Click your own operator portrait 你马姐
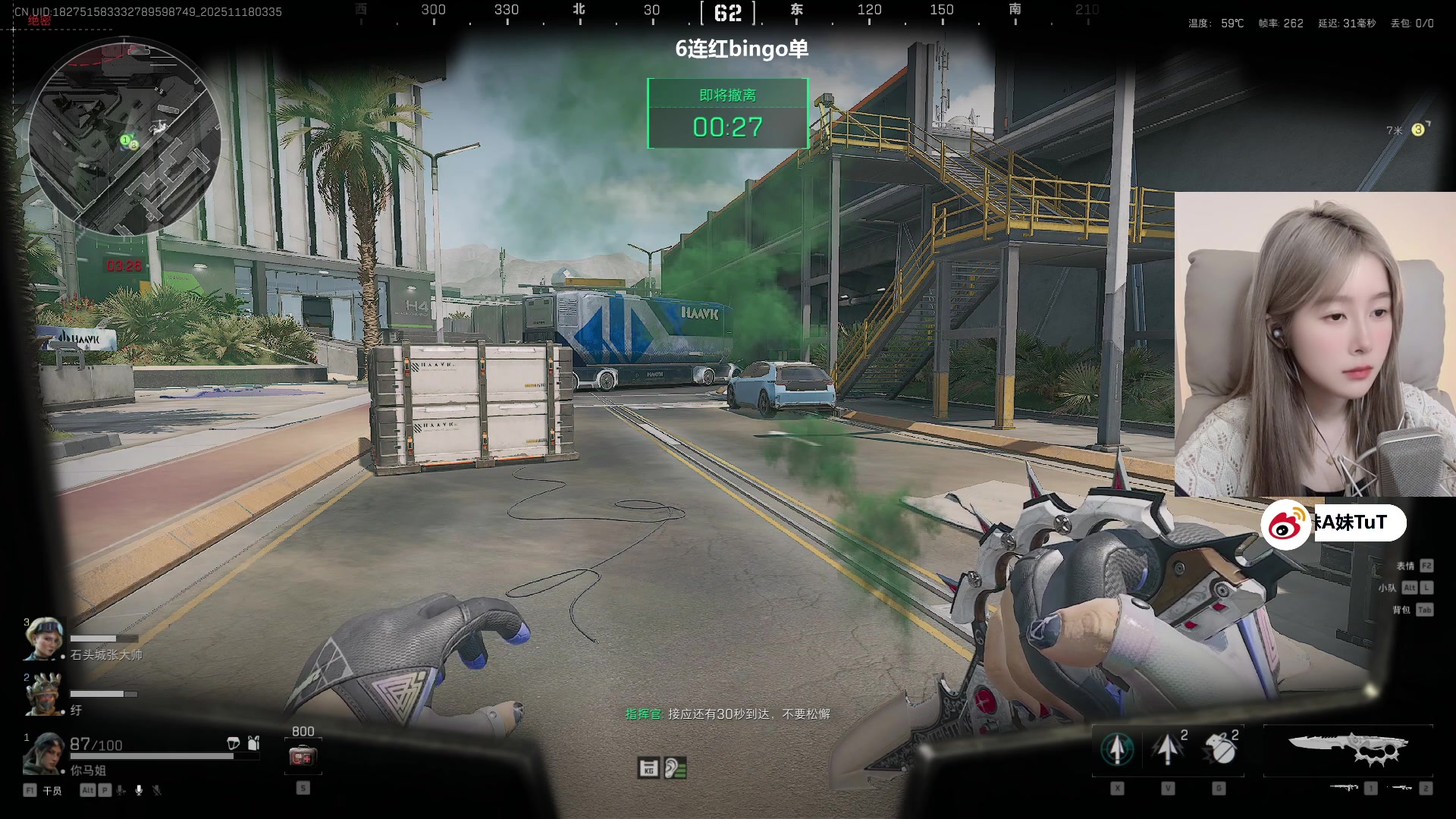This screenshot has width=1456, height=819. click(x=44, y=753)
